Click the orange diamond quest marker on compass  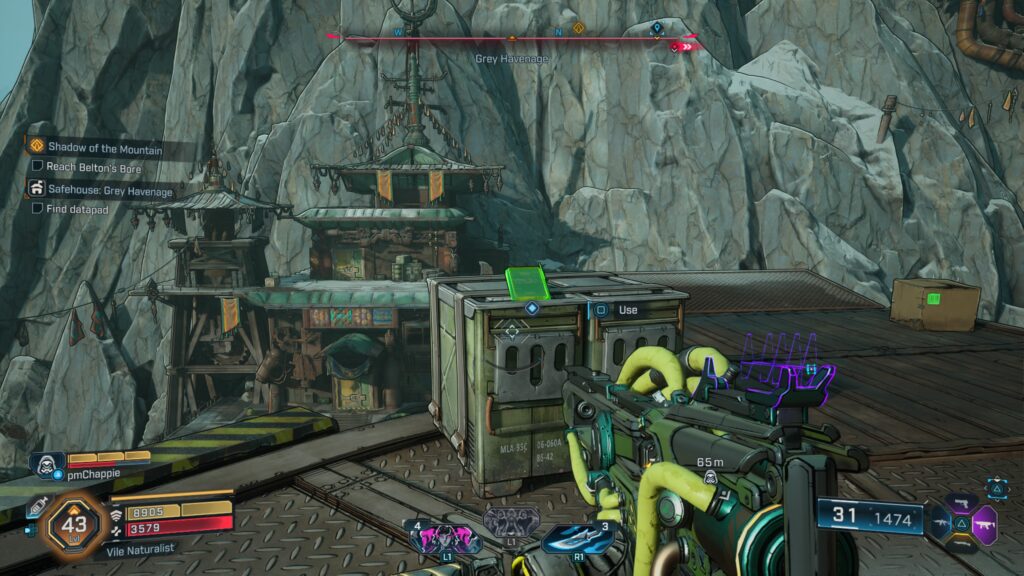coord(578,28)
